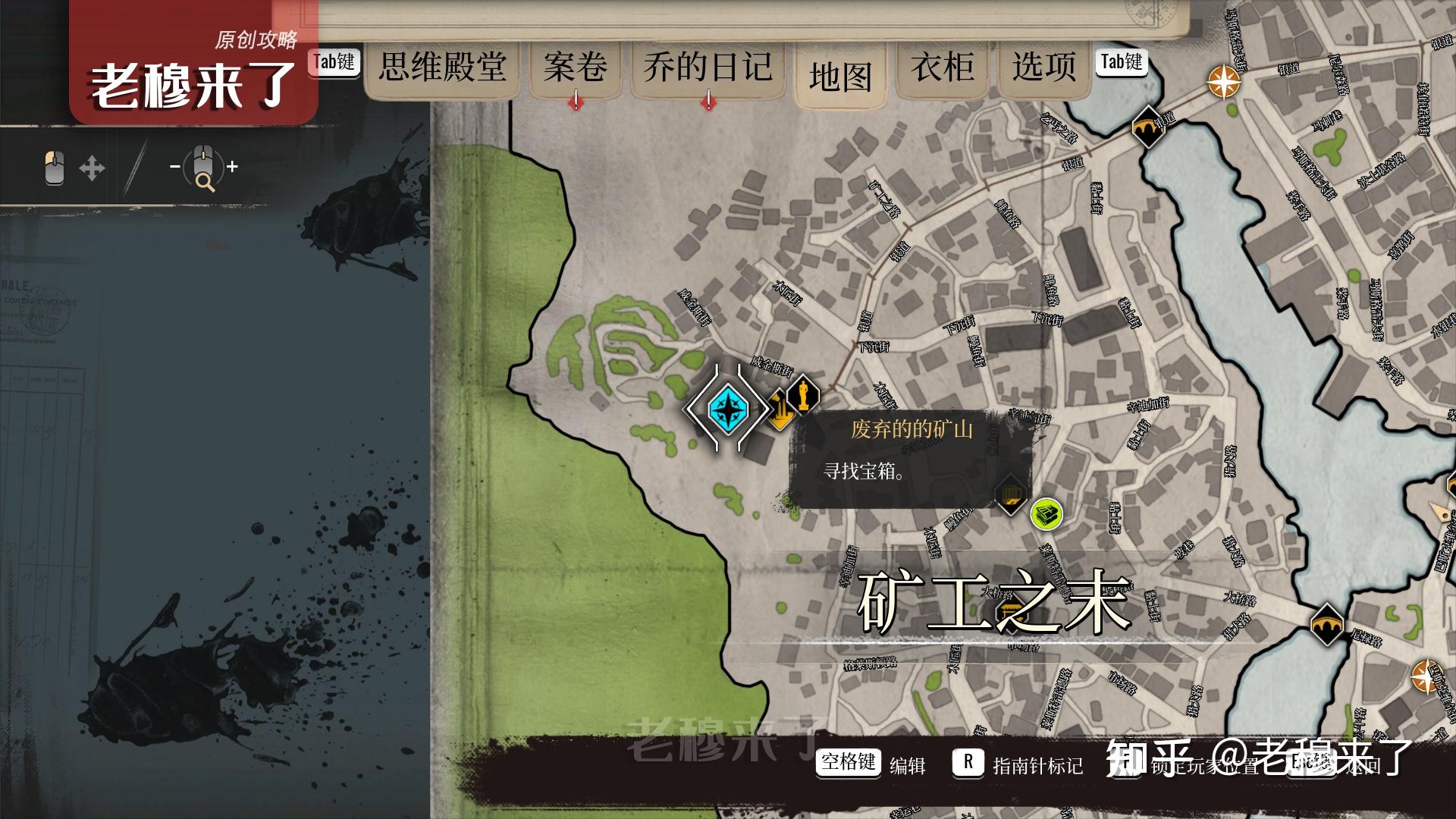This screenshot has width=1456, height=819.
Task: Click the green book map marker
Action: coord(1046,514)
